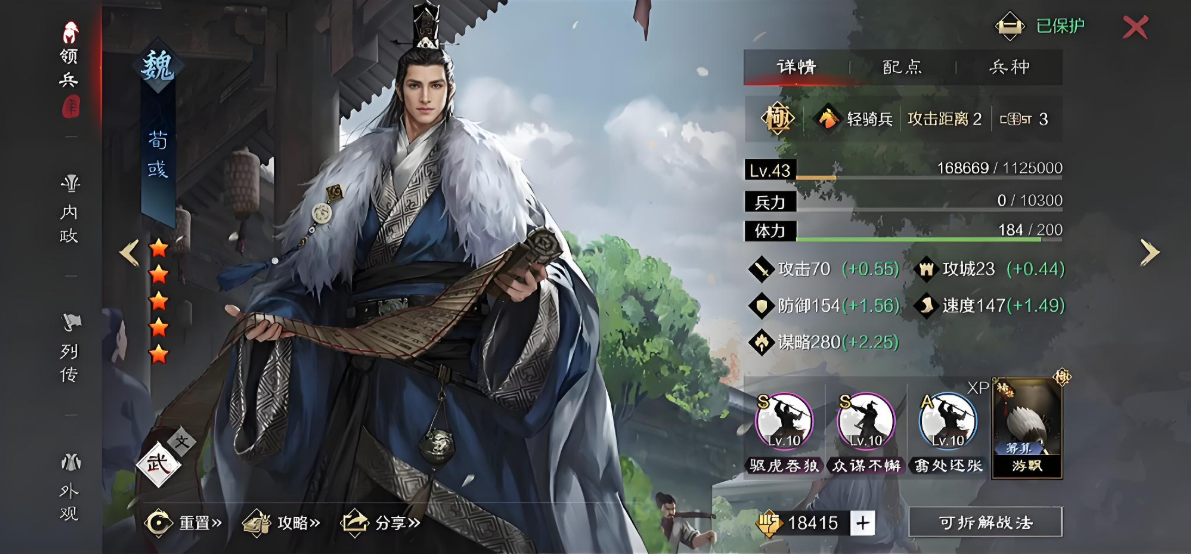Open the 列传 biography section
Image resolution: width=1191 pixels, height=554 pixels.
point(69,350)
